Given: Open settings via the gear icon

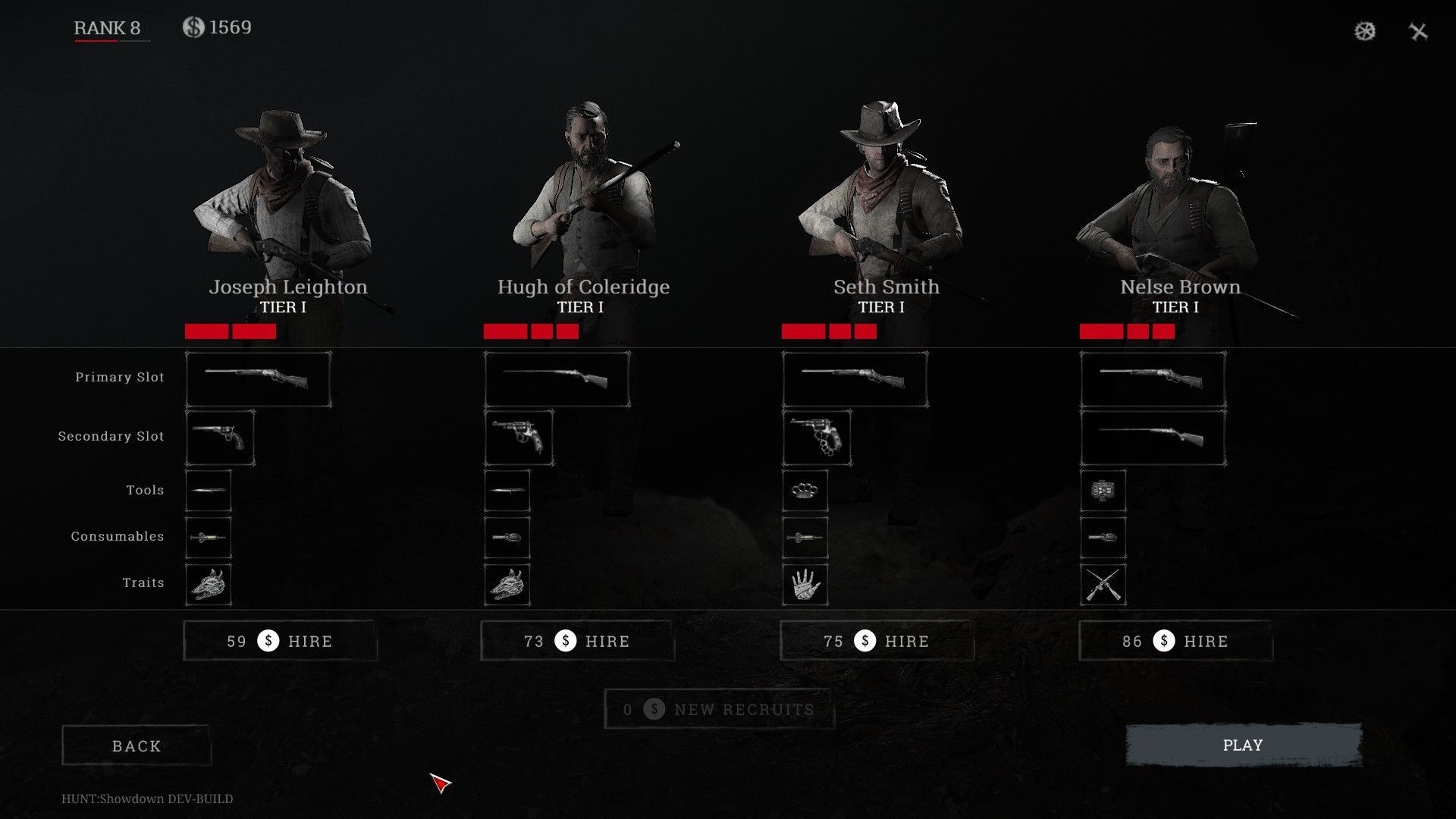Looking at the screenshot, I should coord(1365,31).
